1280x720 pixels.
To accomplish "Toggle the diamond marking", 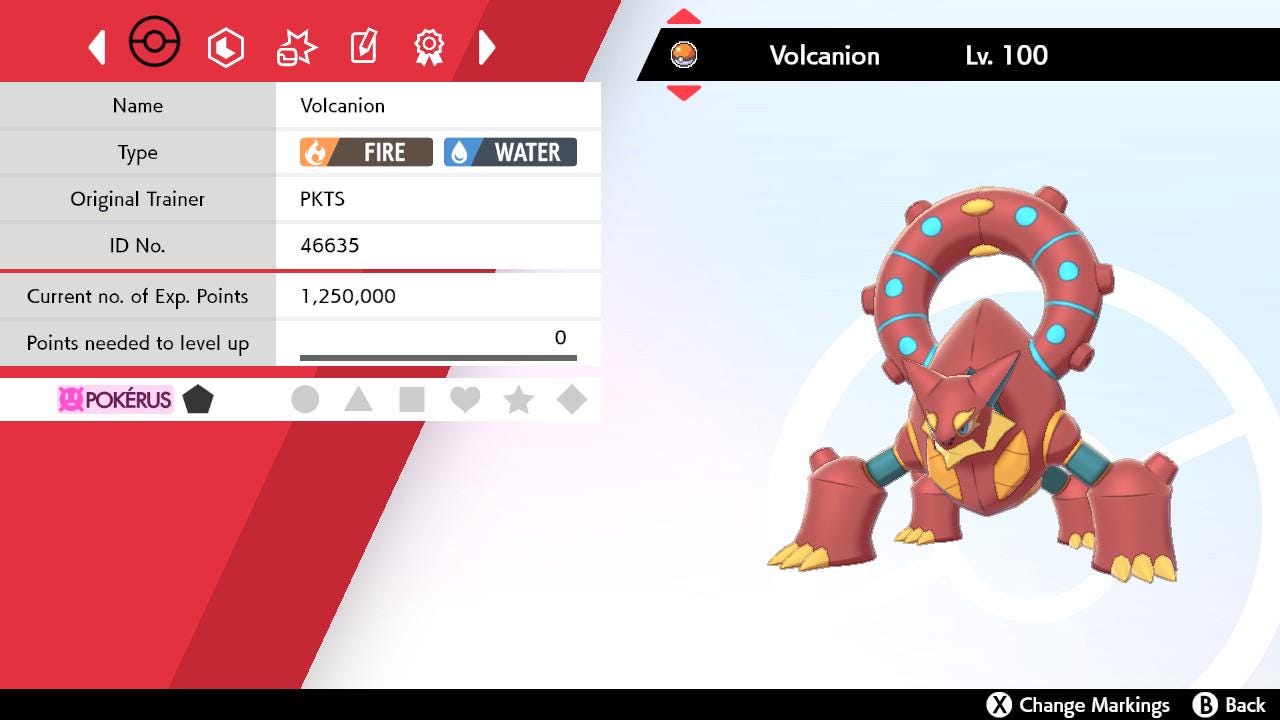I will tap(572, 400).
